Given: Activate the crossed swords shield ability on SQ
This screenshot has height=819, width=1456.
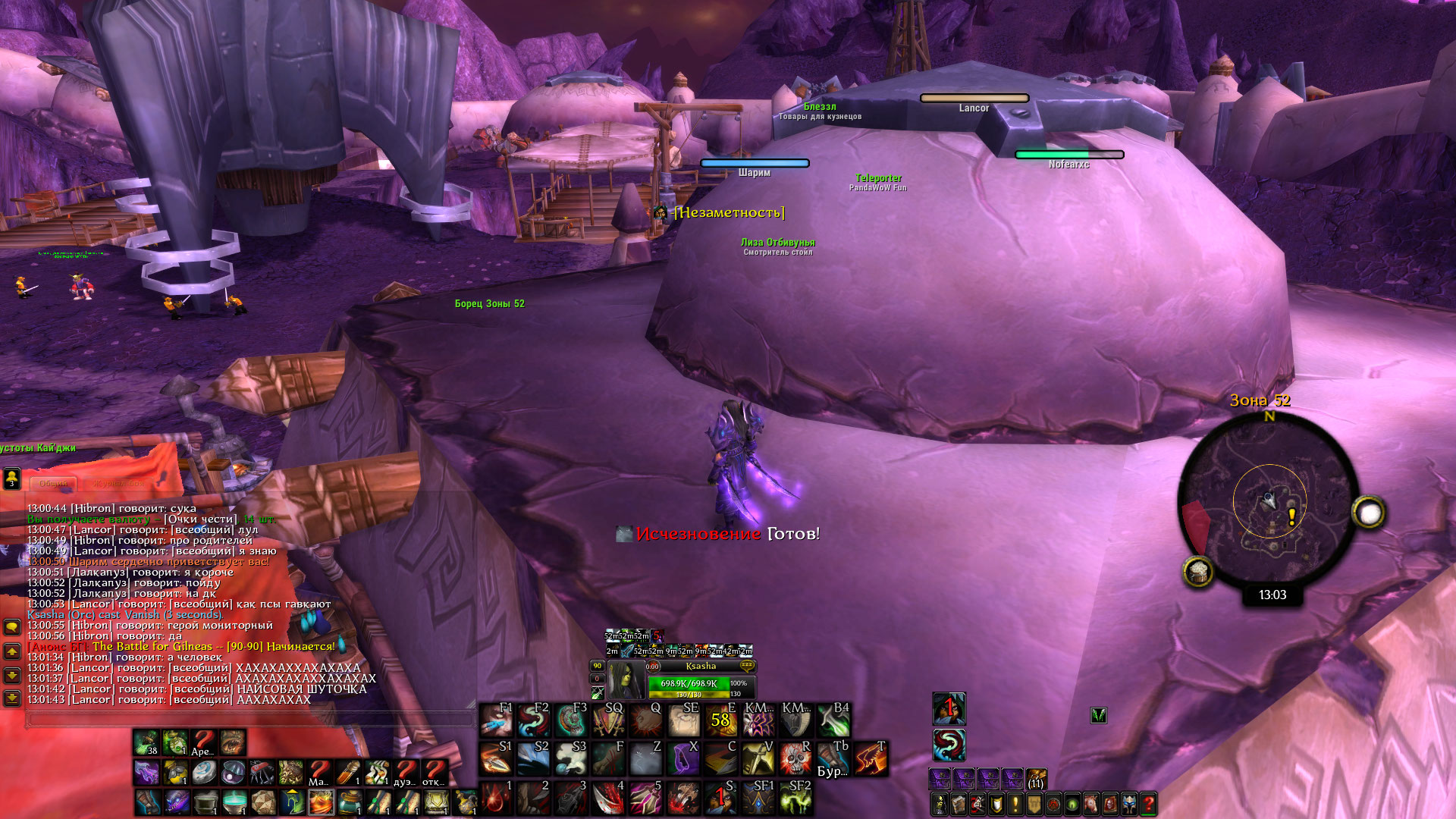Looking at the screenshot, I should point(609,720).
